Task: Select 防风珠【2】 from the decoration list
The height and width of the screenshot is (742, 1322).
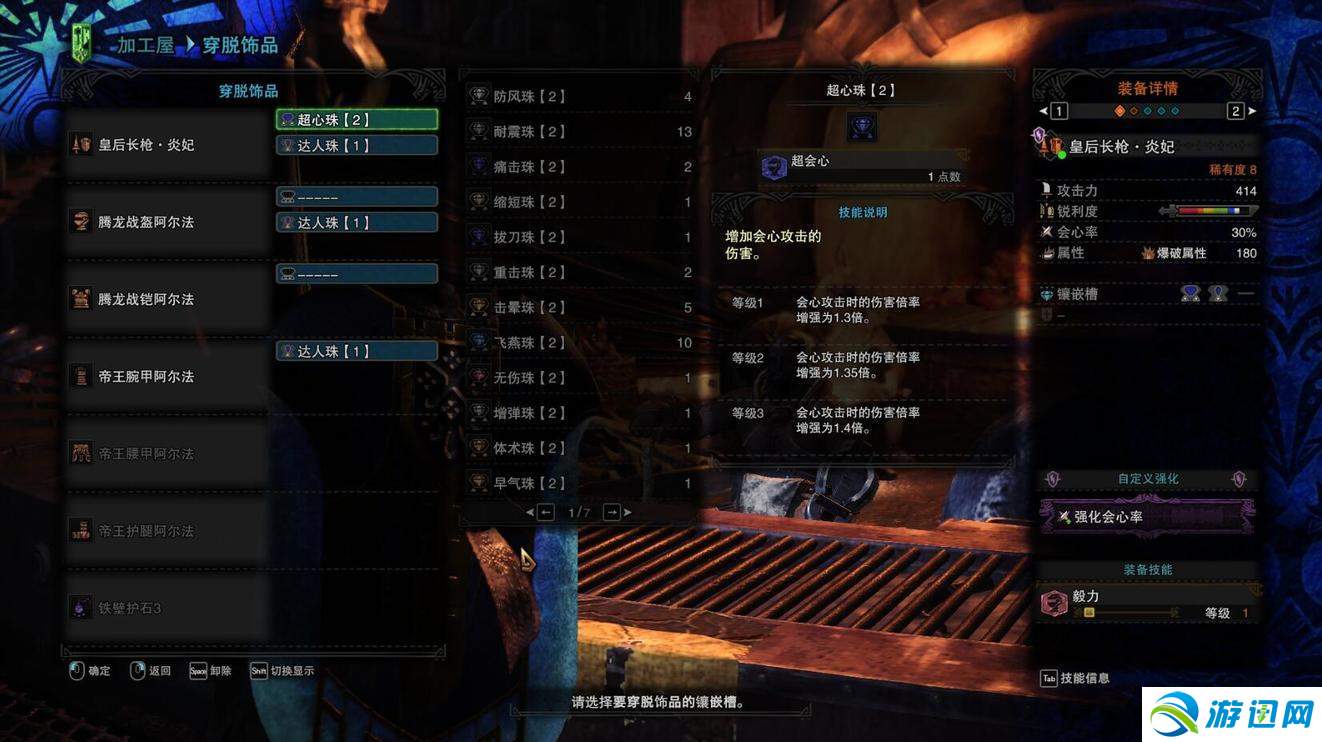Action: pyautogui.click(x=579, y=97)
